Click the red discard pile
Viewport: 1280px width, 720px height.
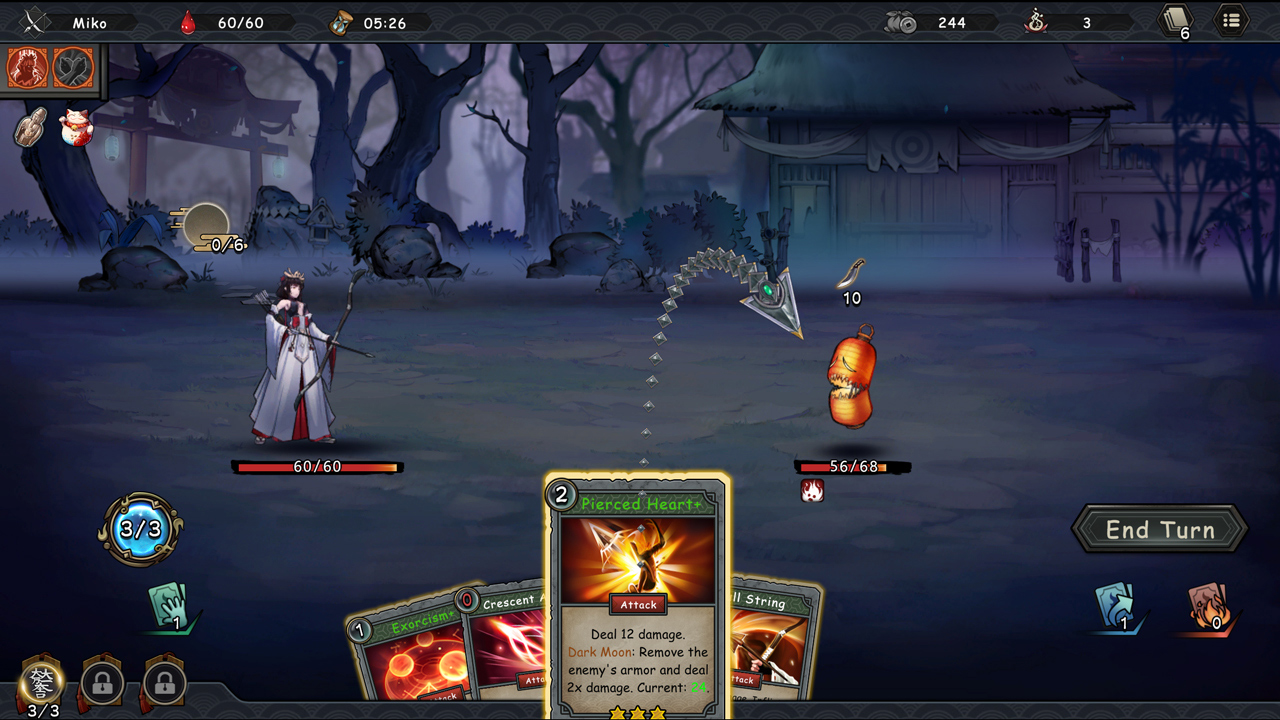[1205, 608]
